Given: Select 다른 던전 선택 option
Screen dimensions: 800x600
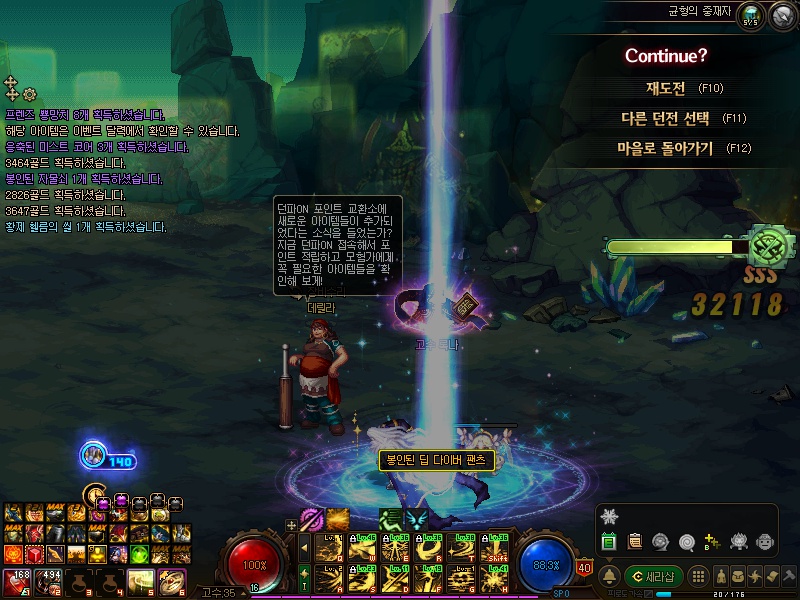Looking at the screenshot, I should 665,118.
